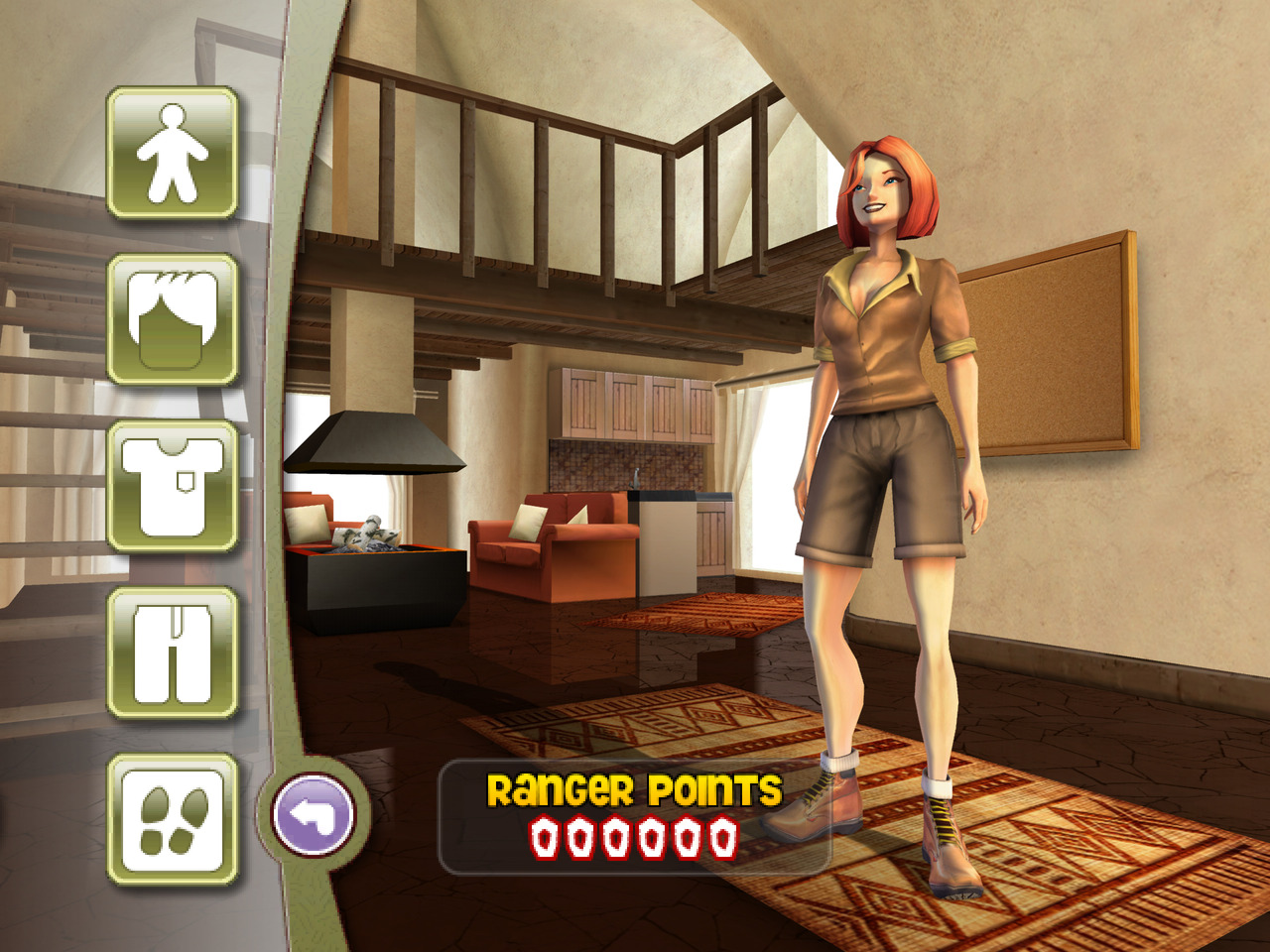
Task: Open the body figure customization category
Action: [x=172, y=153]
